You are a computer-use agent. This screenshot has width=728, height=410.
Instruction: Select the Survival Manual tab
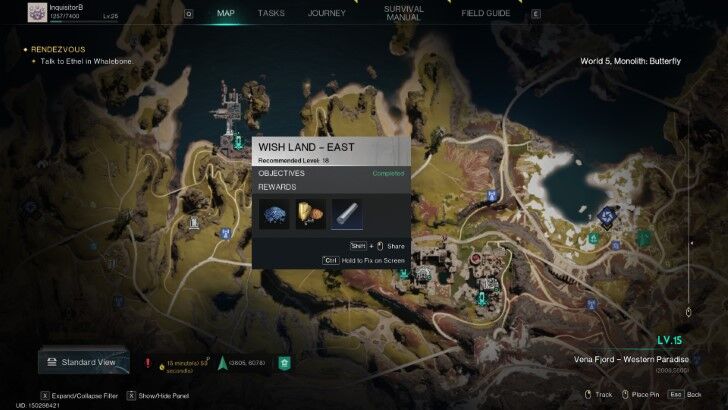405,14
